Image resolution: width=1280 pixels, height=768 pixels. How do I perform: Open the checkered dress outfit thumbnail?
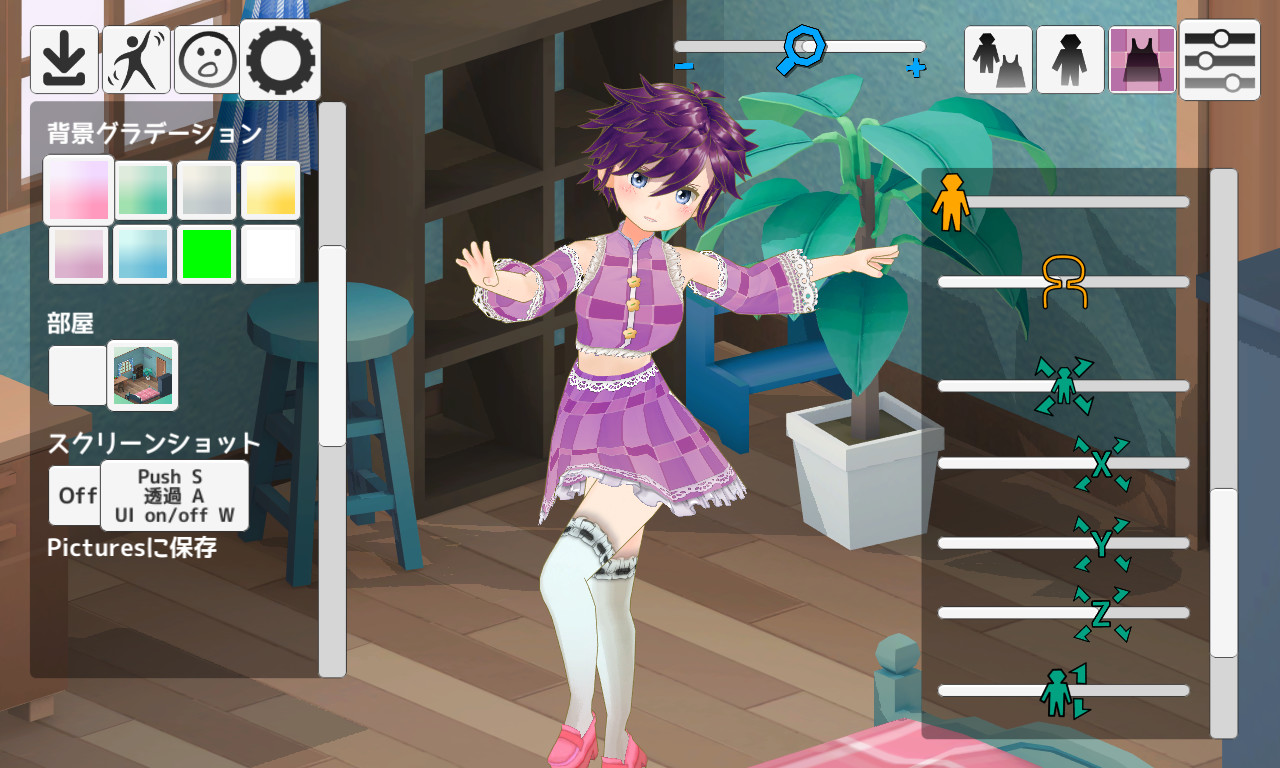tap(1142, 60)
